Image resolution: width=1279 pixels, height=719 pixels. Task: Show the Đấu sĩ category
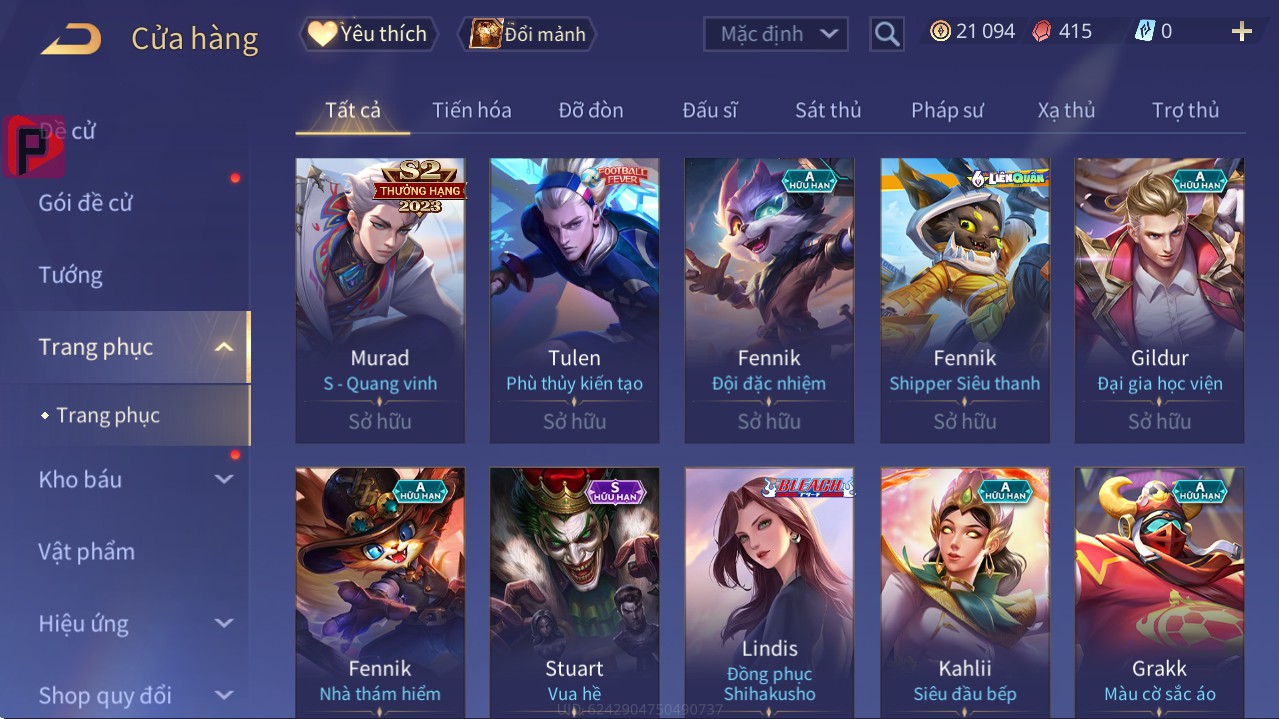(x=709, y=110)
